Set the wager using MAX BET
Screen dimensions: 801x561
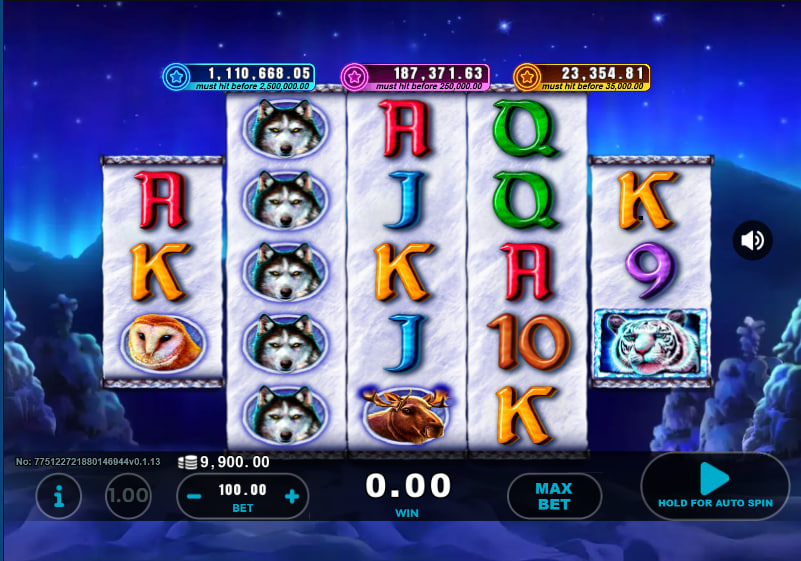click(553, 495)
